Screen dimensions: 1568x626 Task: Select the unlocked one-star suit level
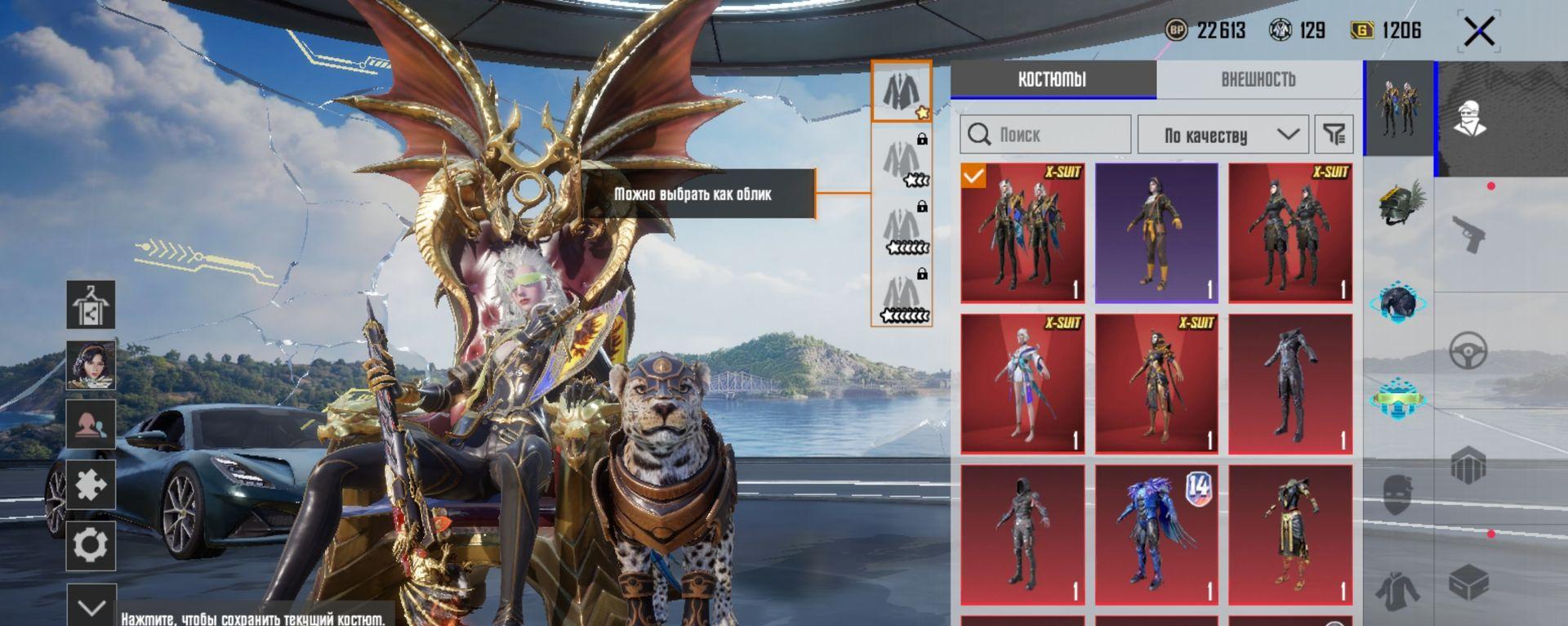click(901, 92)
